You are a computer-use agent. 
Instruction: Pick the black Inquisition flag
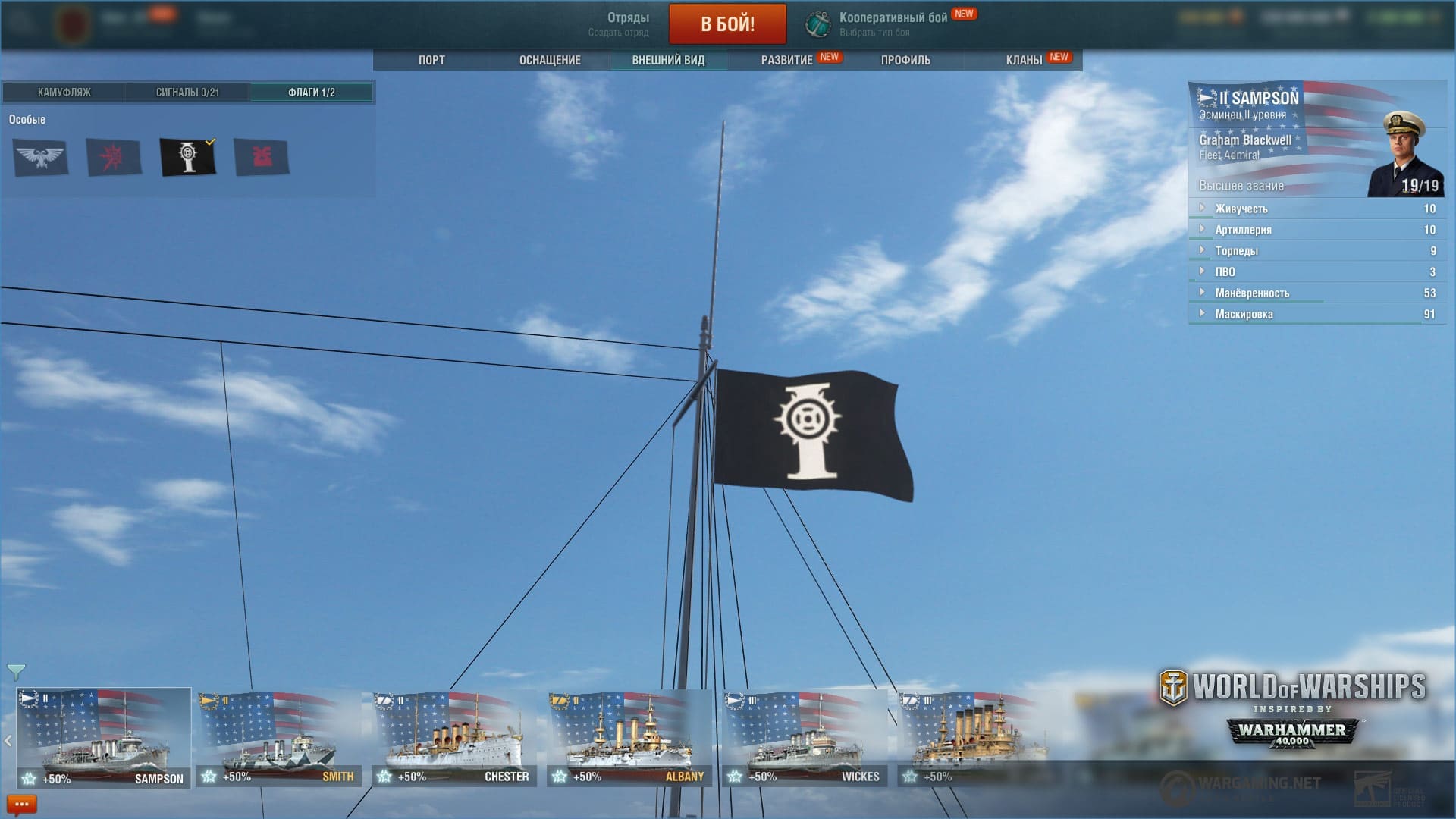point(187,157)
